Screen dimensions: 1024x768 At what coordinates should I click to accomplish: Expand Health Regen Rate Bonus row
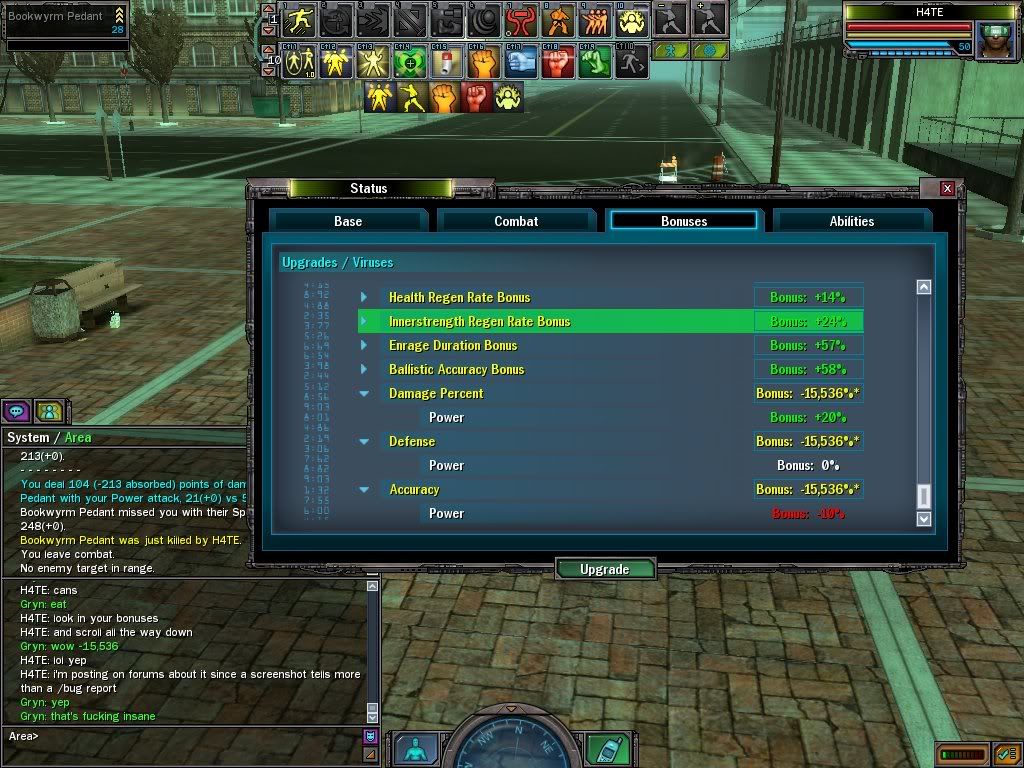[x=364, y=297]
